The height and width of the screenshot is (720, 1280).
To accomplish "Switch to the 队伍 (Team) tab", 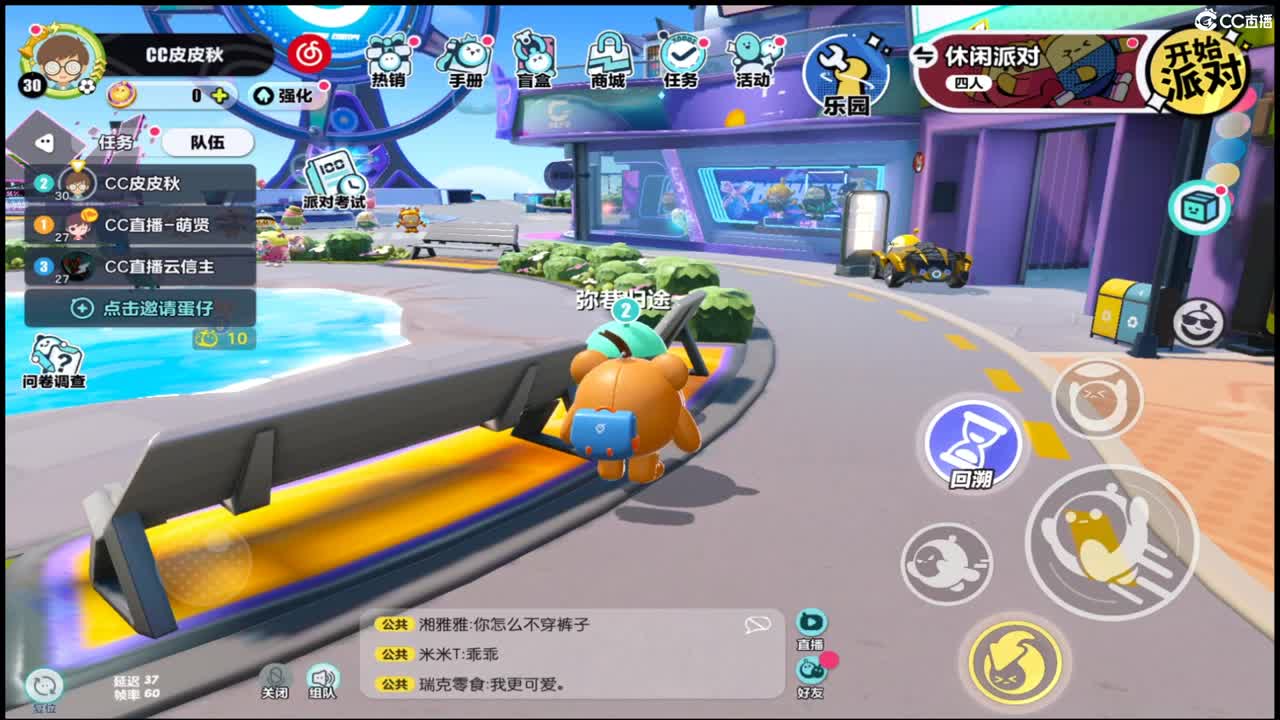I will point(209,142).
